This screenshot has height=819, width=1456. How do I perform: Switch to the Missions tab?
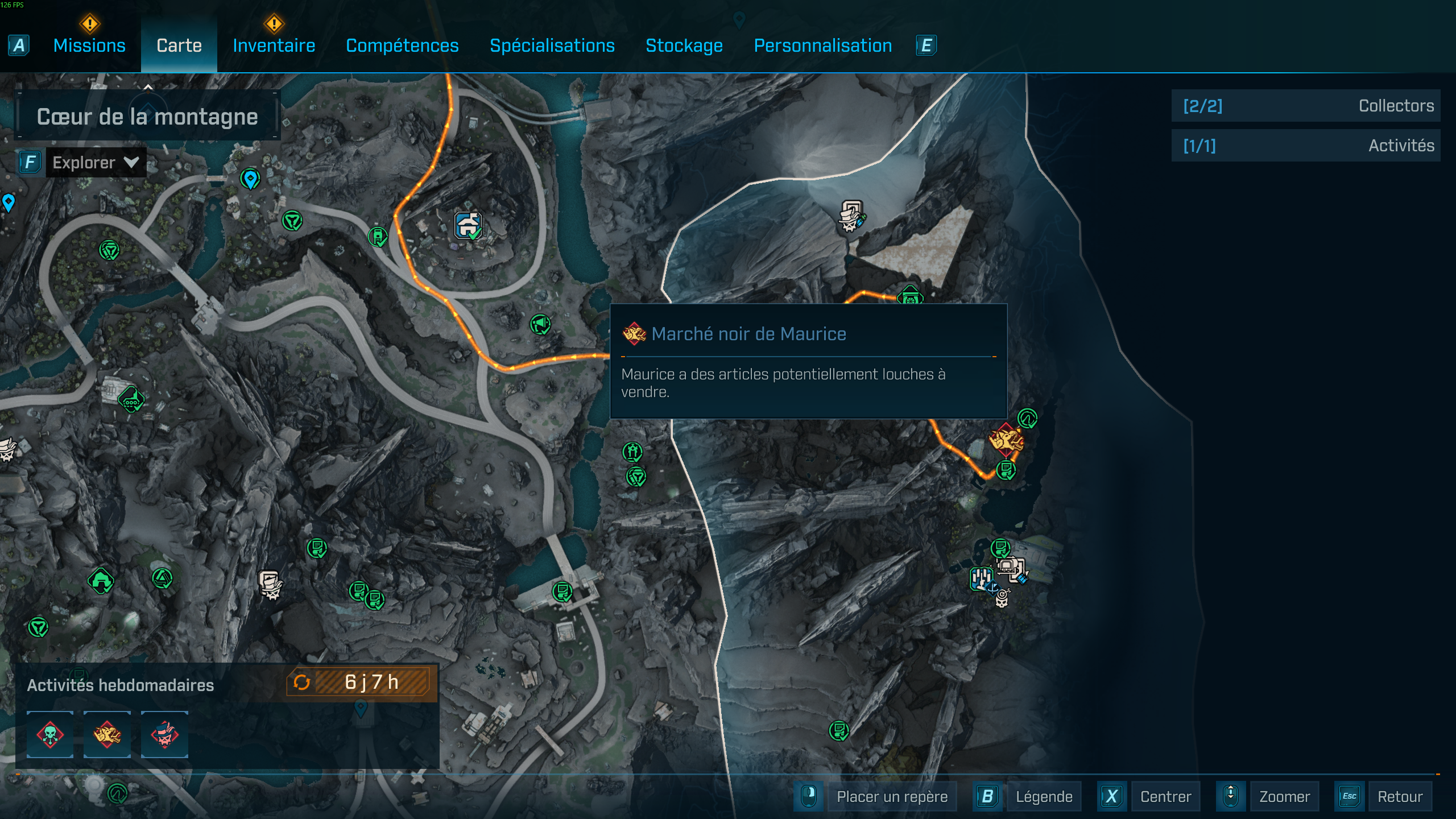pyautogui.click(x=89, y=45)
